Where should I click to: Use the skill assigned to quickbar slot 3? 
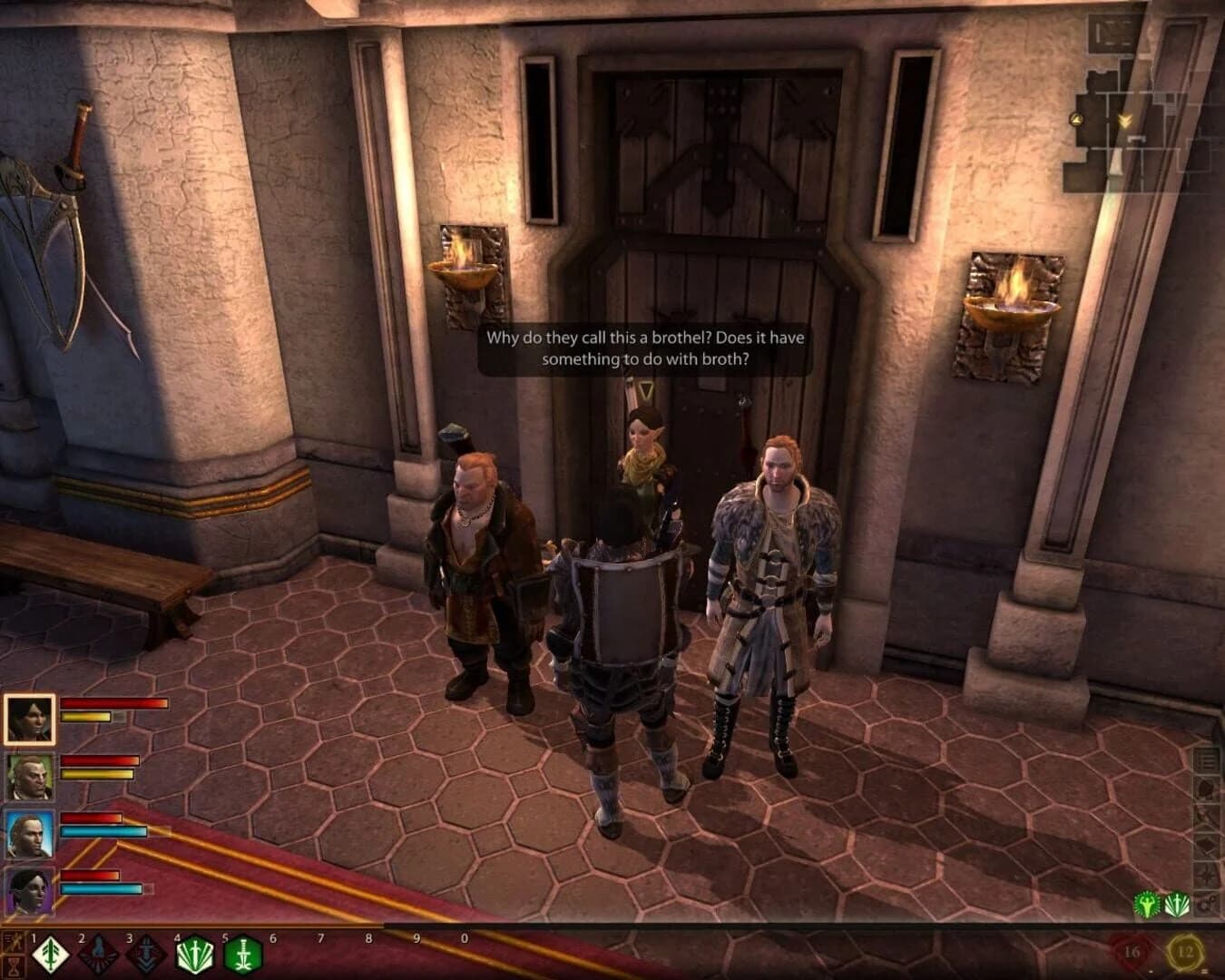click(x=146, y=955)
